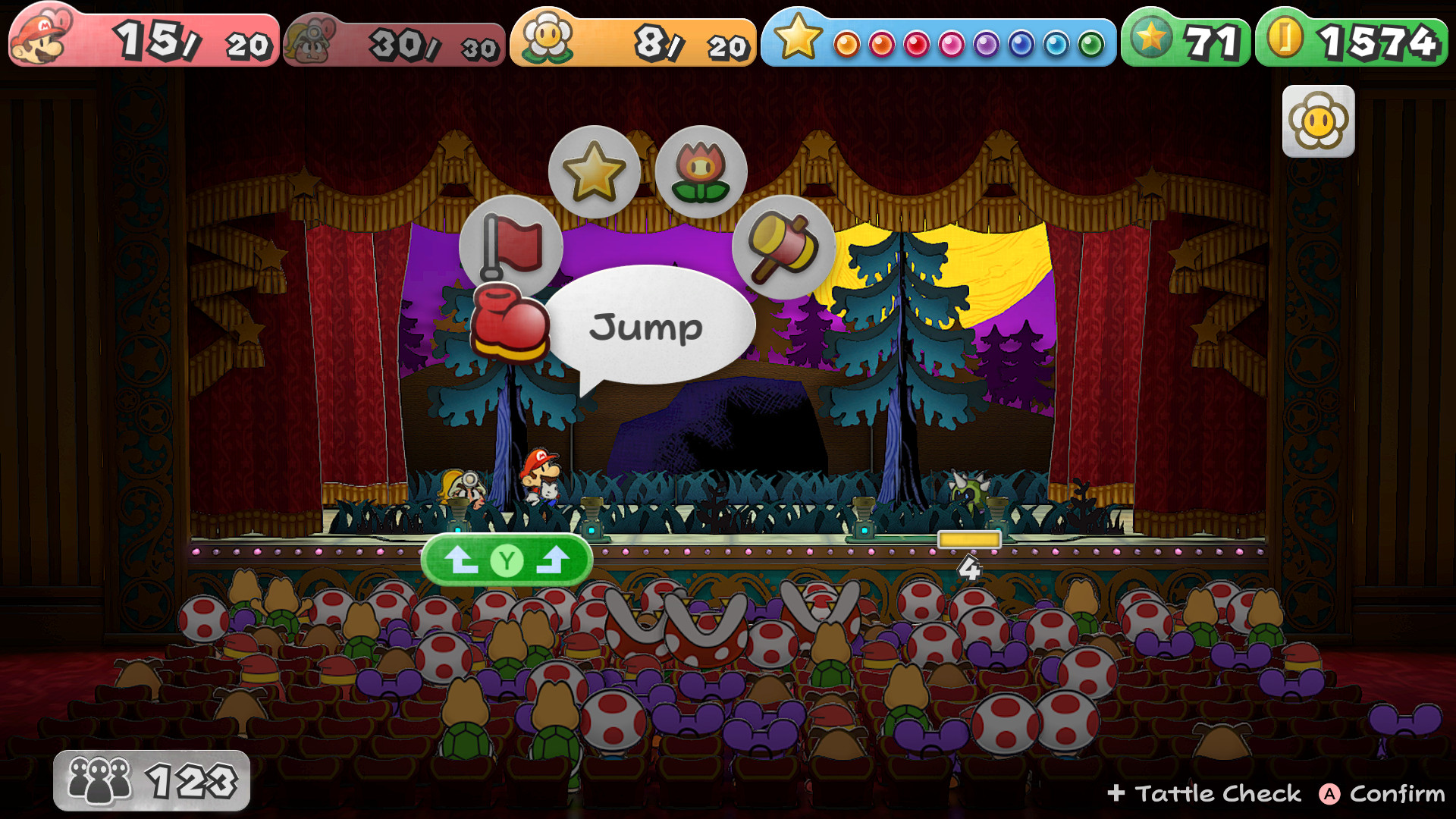Screen dimensions: 1456x819
Task: Expand the Jump speech bubble
Action: (x=648, y=326)
